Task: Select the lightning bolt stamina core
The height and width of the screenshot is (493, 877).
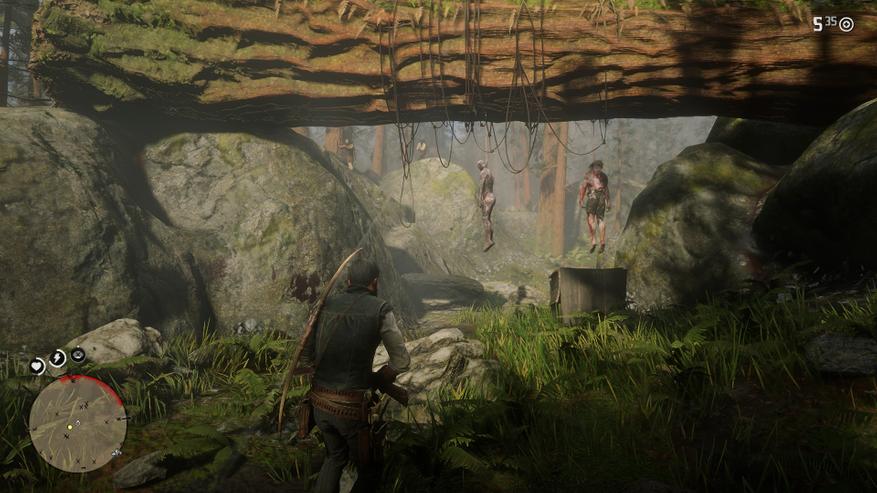Action: [x=57, y=357]
